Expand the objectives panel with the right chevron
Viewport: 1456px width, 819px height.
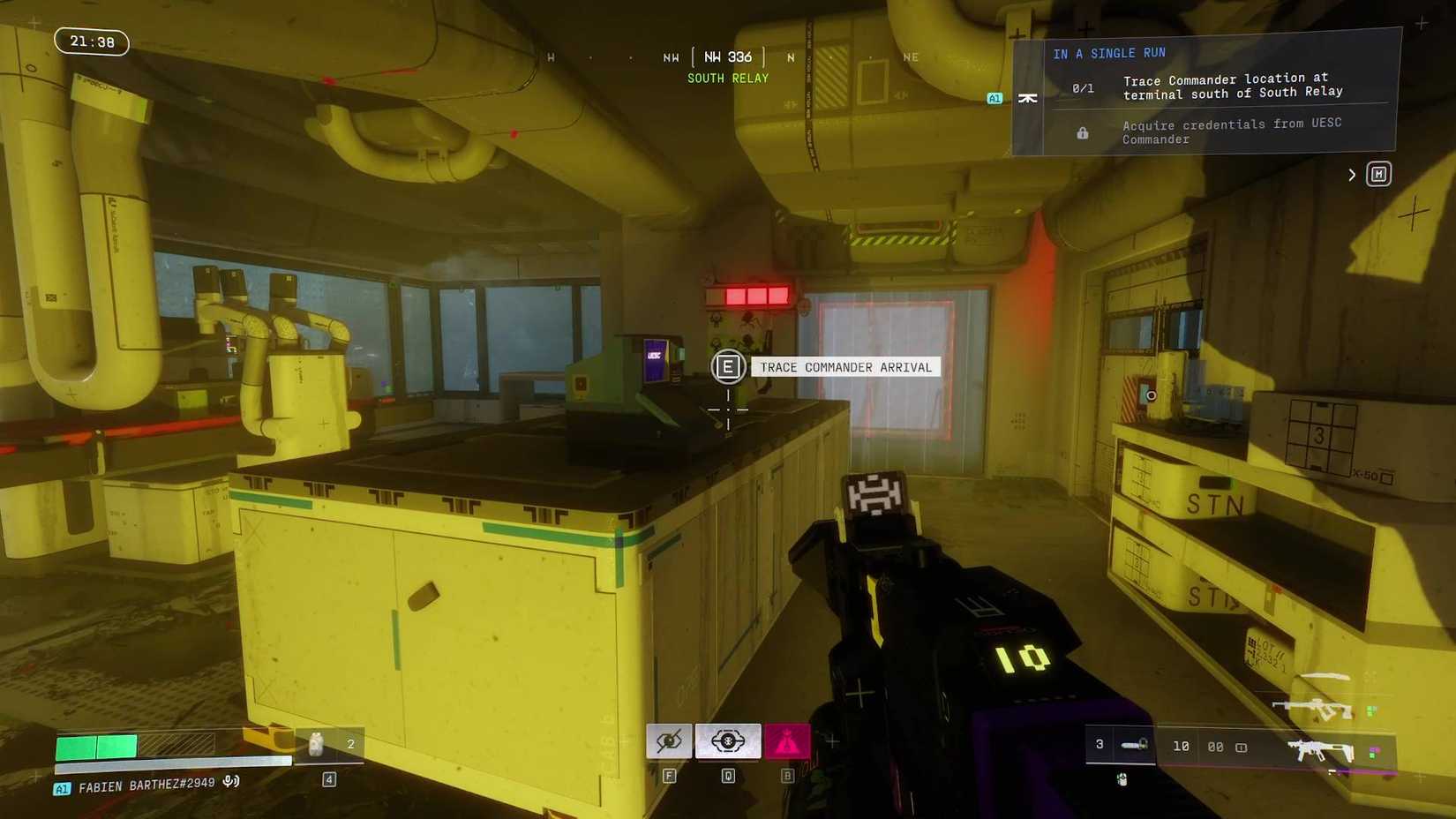1351,174
